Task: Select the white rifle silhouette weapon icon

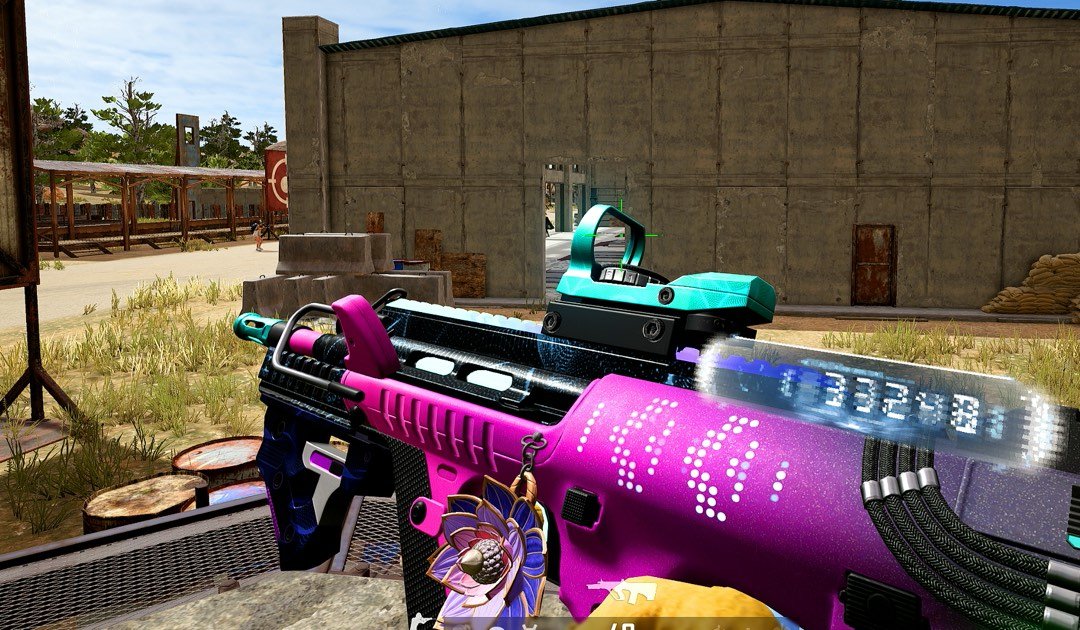Action: point(621,591)
